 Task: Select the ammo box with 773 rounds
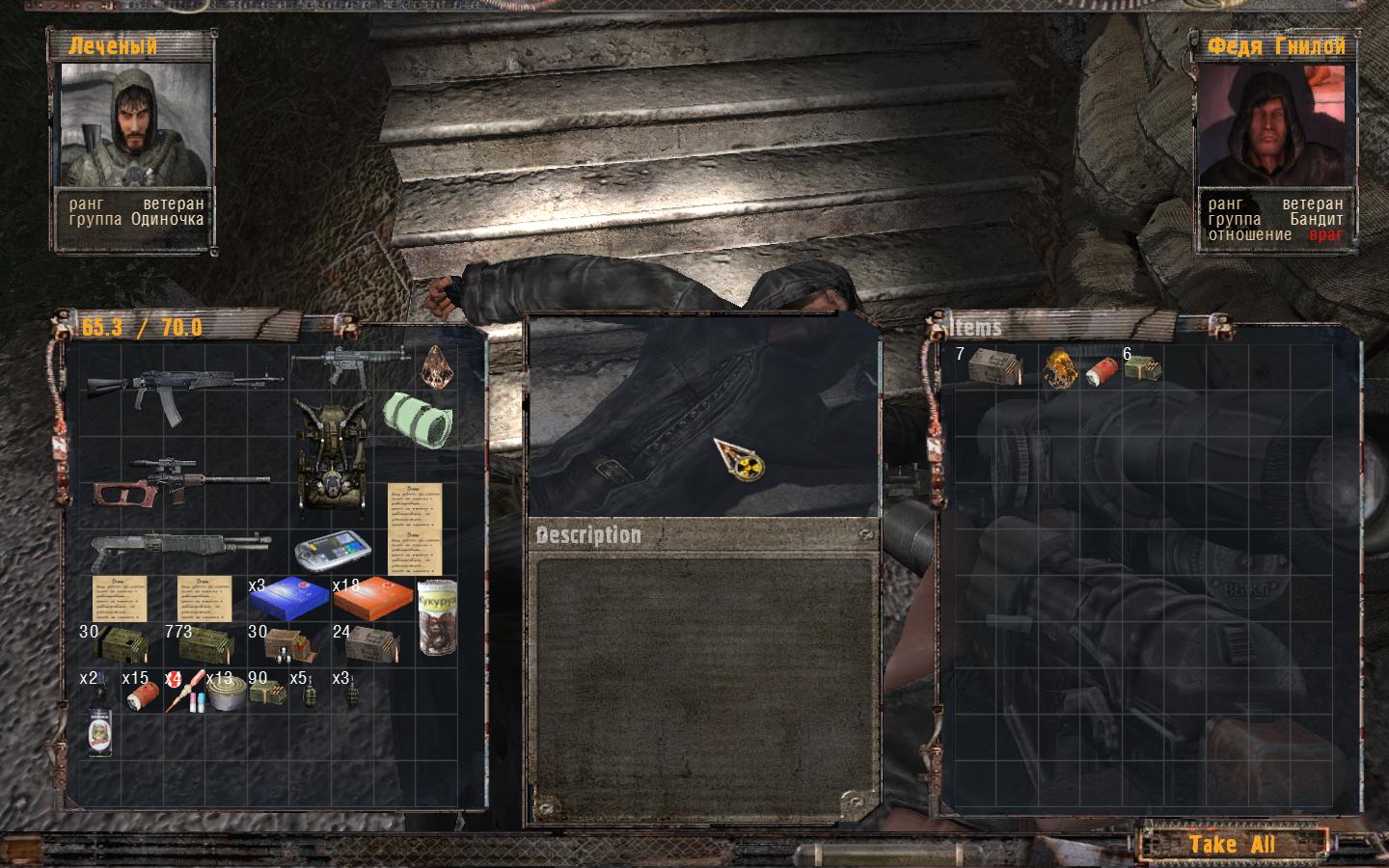tap(204, 645)
